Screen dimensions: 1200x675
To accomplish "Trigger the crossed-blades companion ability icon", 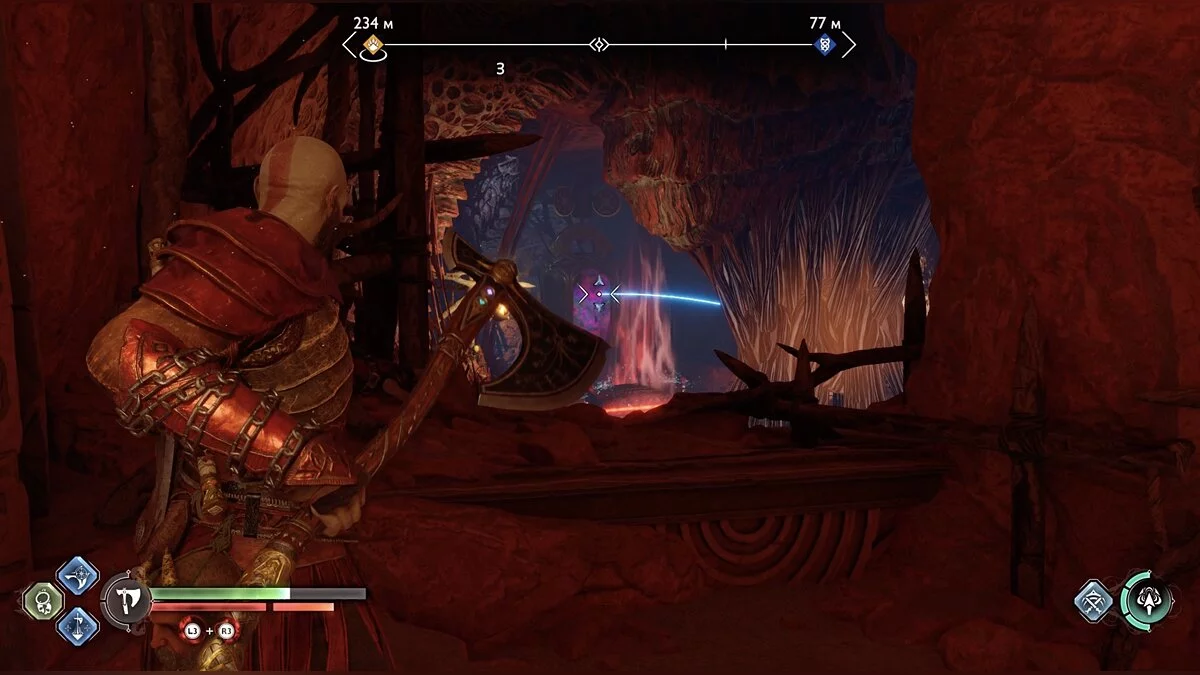I will [x=1094, y=601].
